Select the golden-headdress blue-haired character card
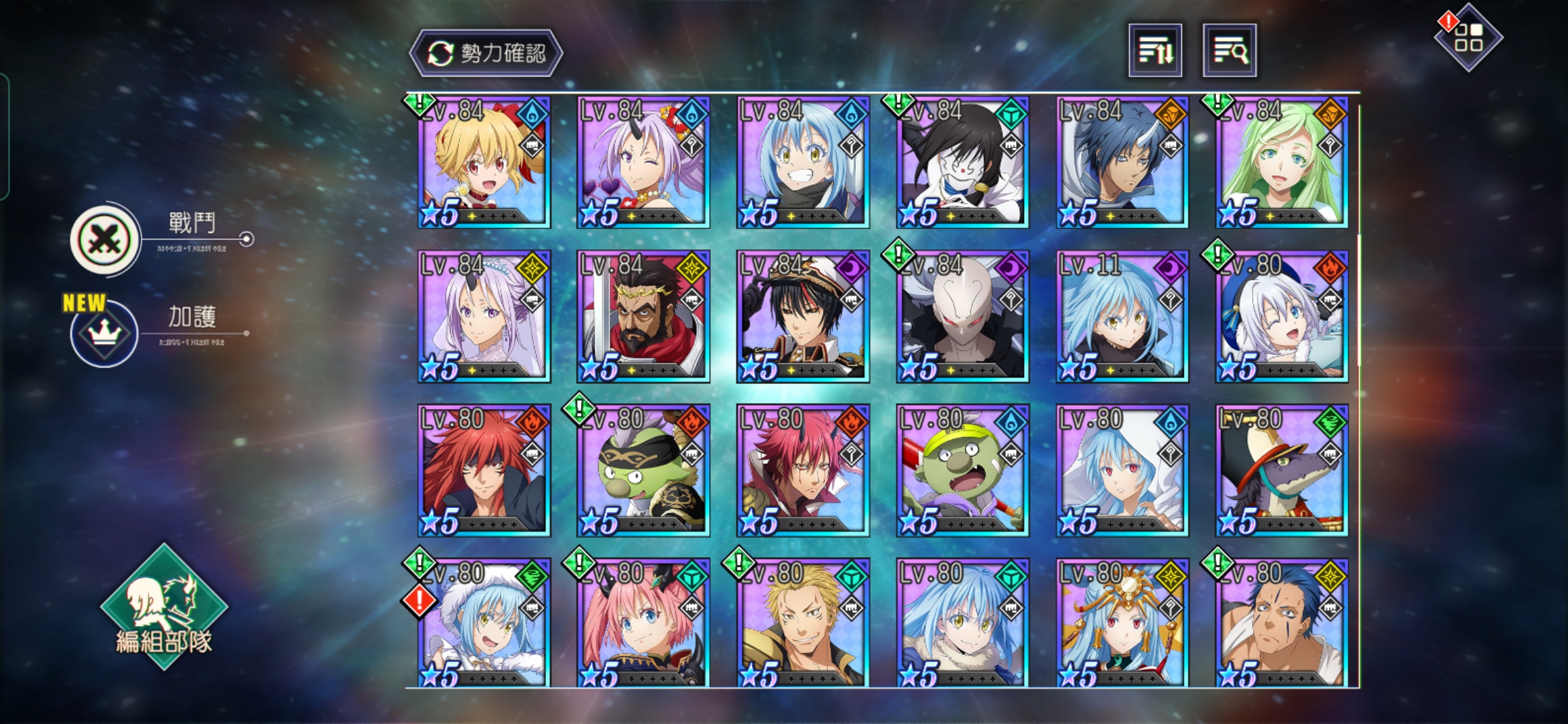1568x724 pixels. 1122,623
